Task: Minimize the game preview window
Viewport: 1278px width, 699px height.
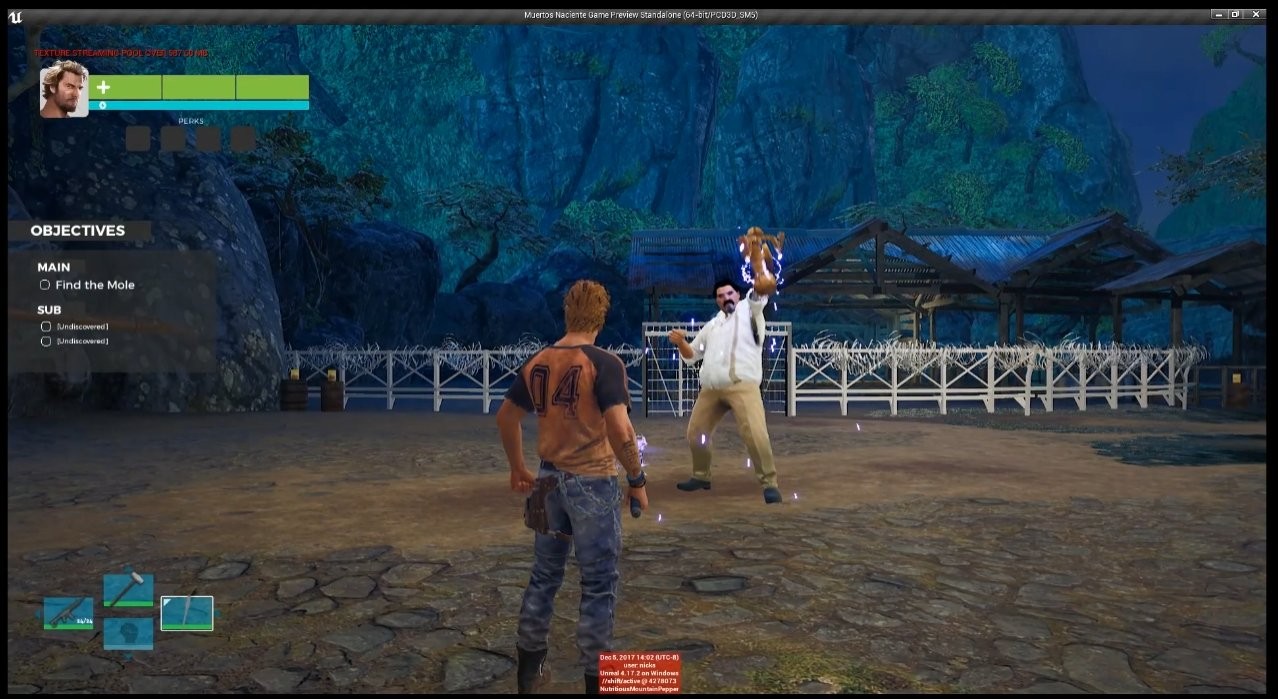Action: click(x=1219, y=14)
